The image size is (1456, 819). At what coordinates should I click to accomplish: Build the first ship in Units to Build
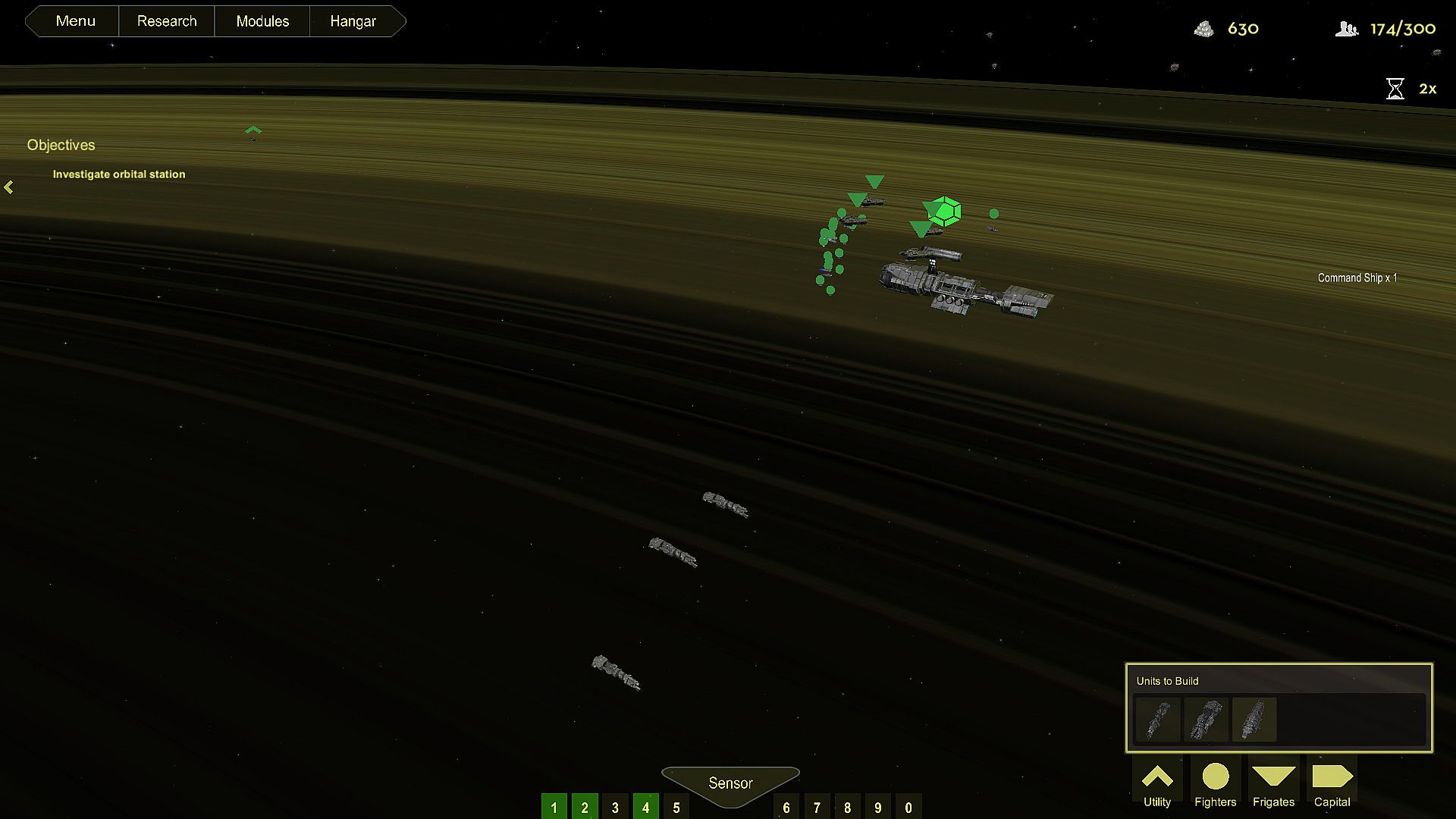pyautogui.click(x=1158, y=720)
